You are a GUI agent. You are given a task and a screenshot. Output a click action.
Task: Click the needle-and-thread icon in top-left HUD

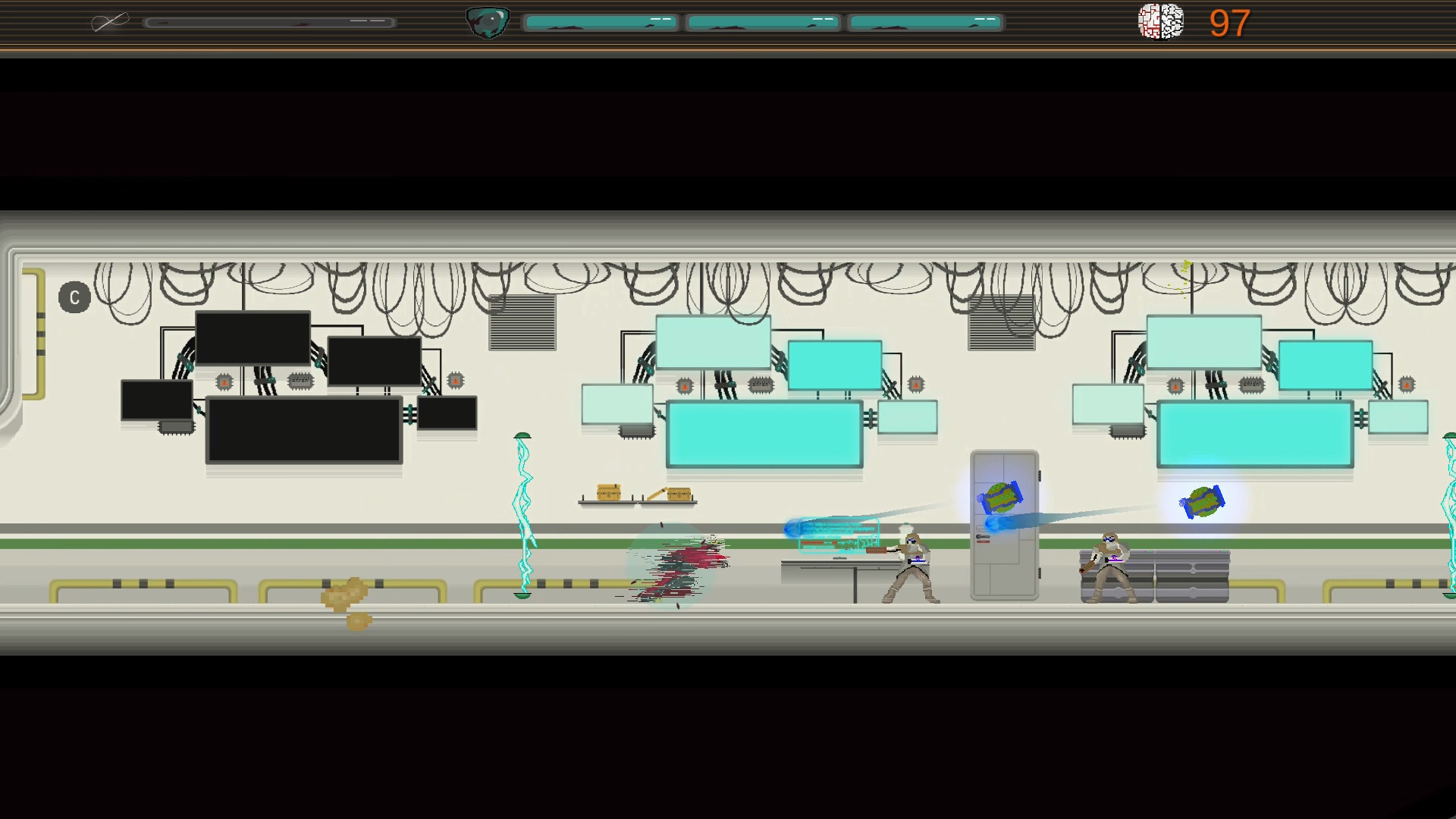click(x=110, y=21)
